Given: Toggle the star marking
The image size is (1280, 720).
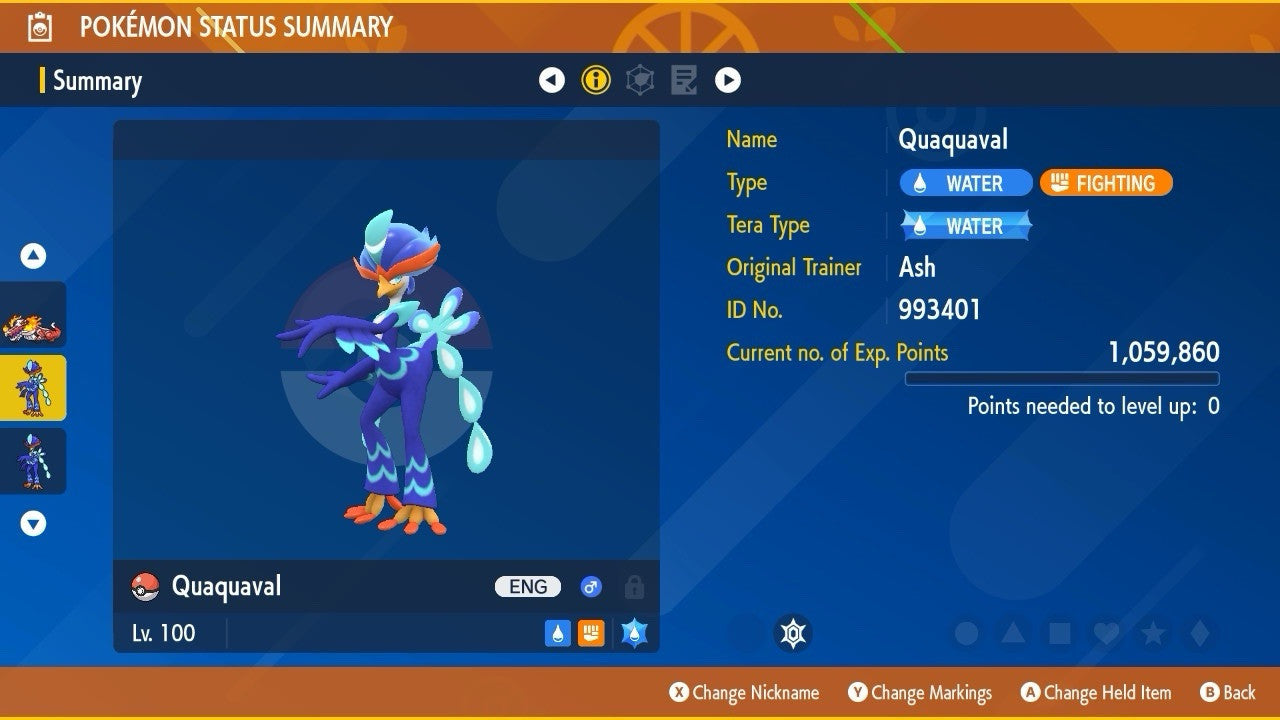Looking at the screenshot, I should 1153,633.
